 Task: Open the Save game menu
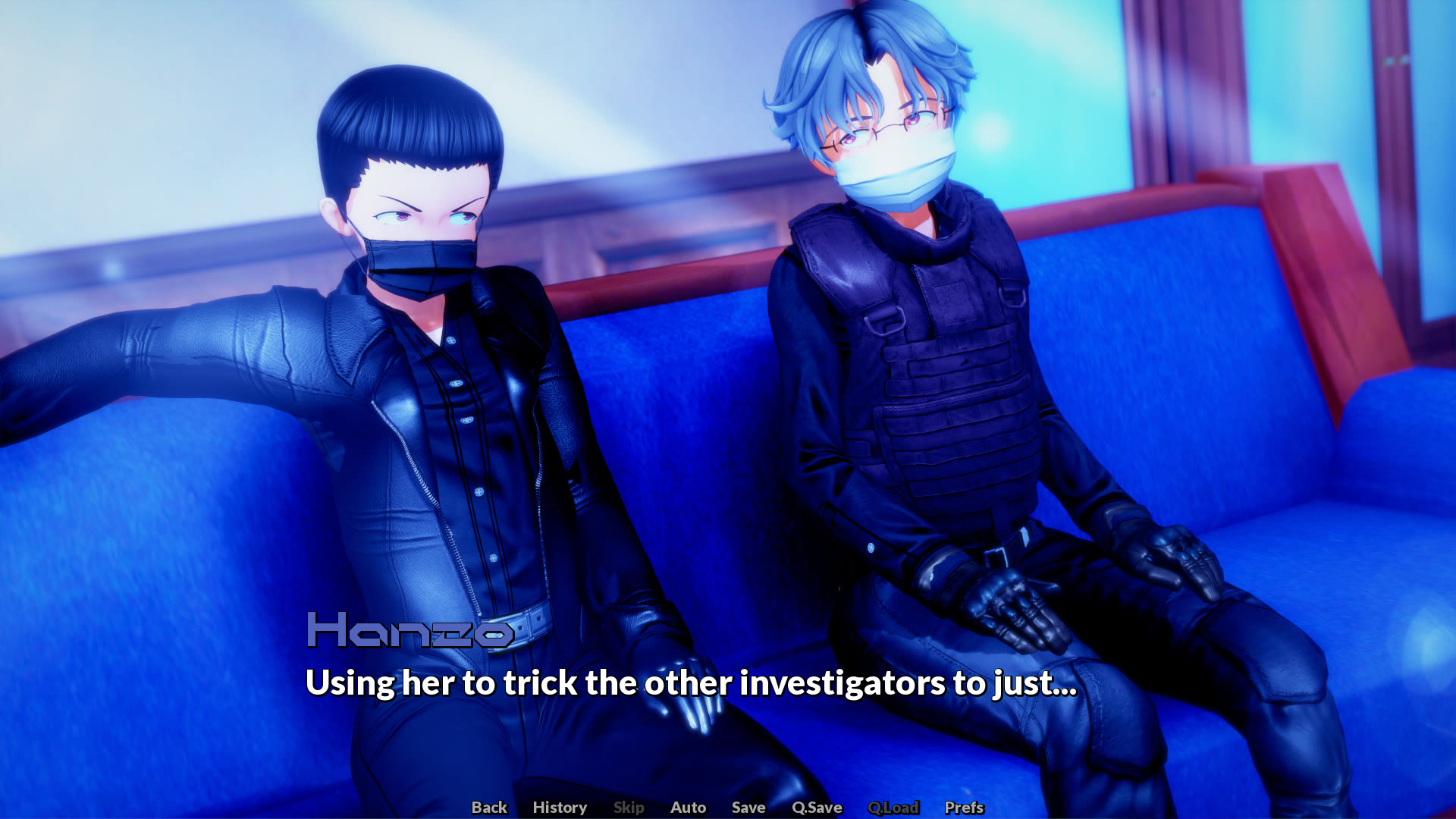click(x=748, y=808)
